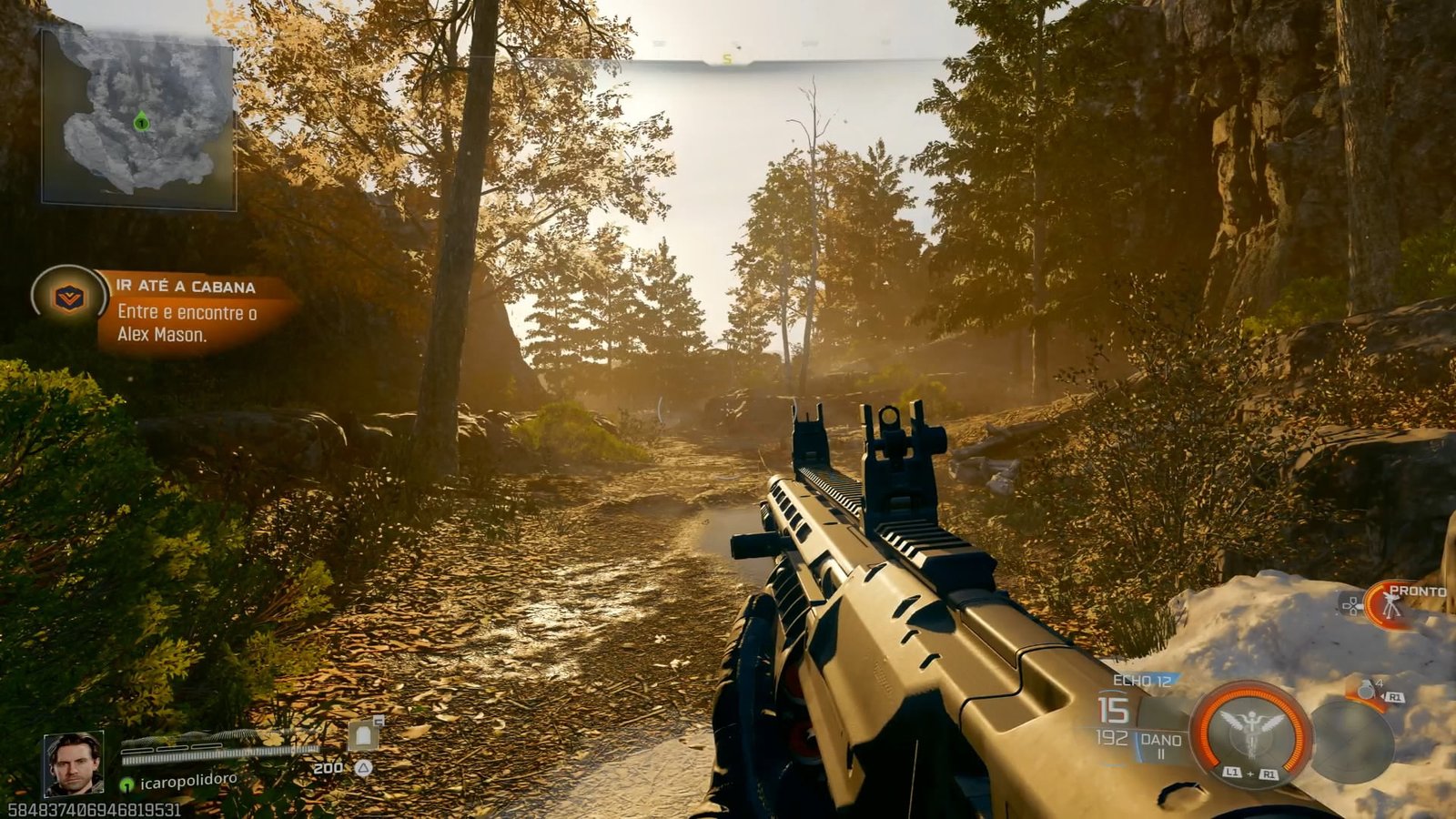
Task: Click the compass heading marker
Action: [x=727, y=59]
